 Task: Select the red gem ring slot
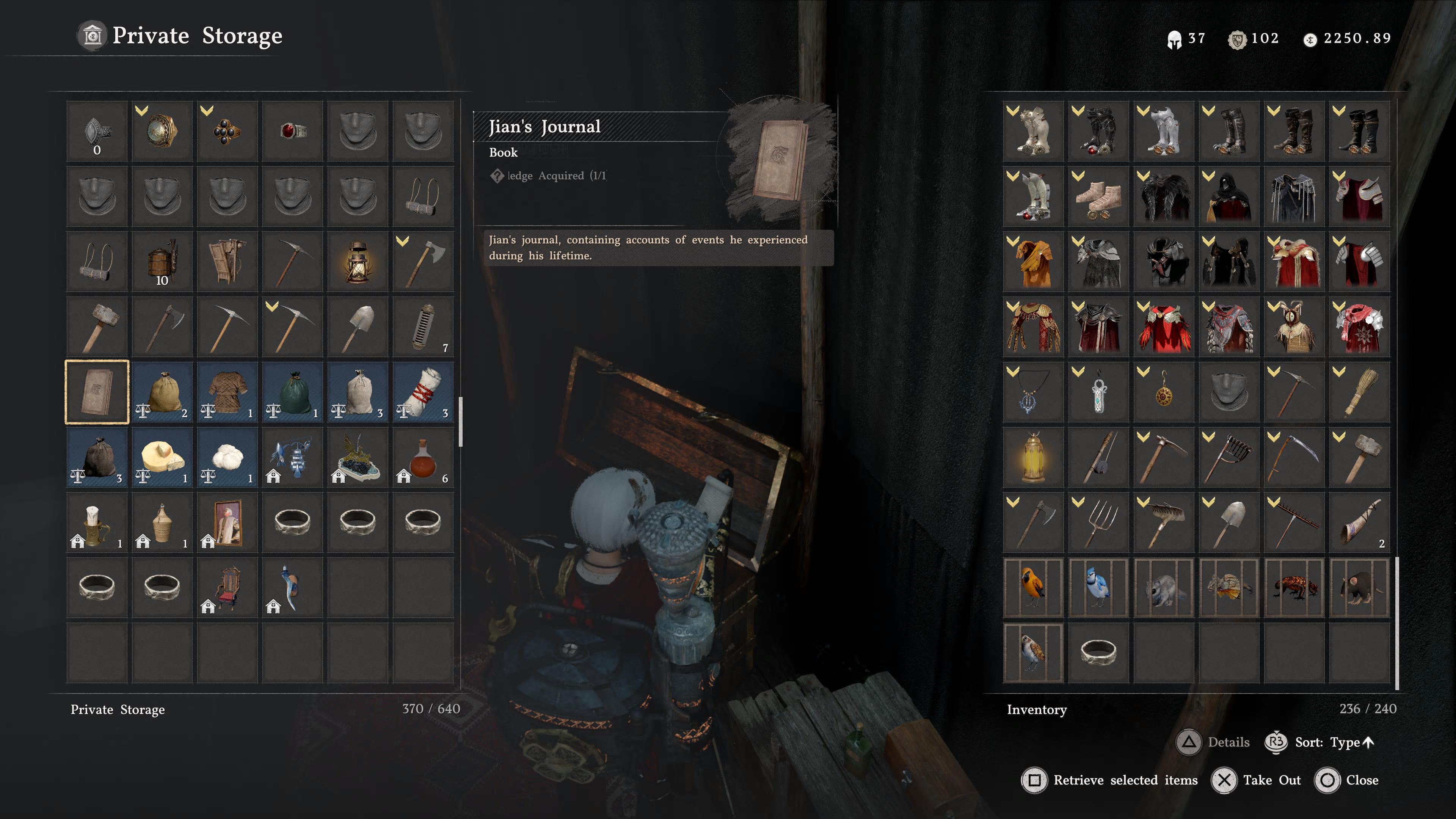tap(293, 131)
